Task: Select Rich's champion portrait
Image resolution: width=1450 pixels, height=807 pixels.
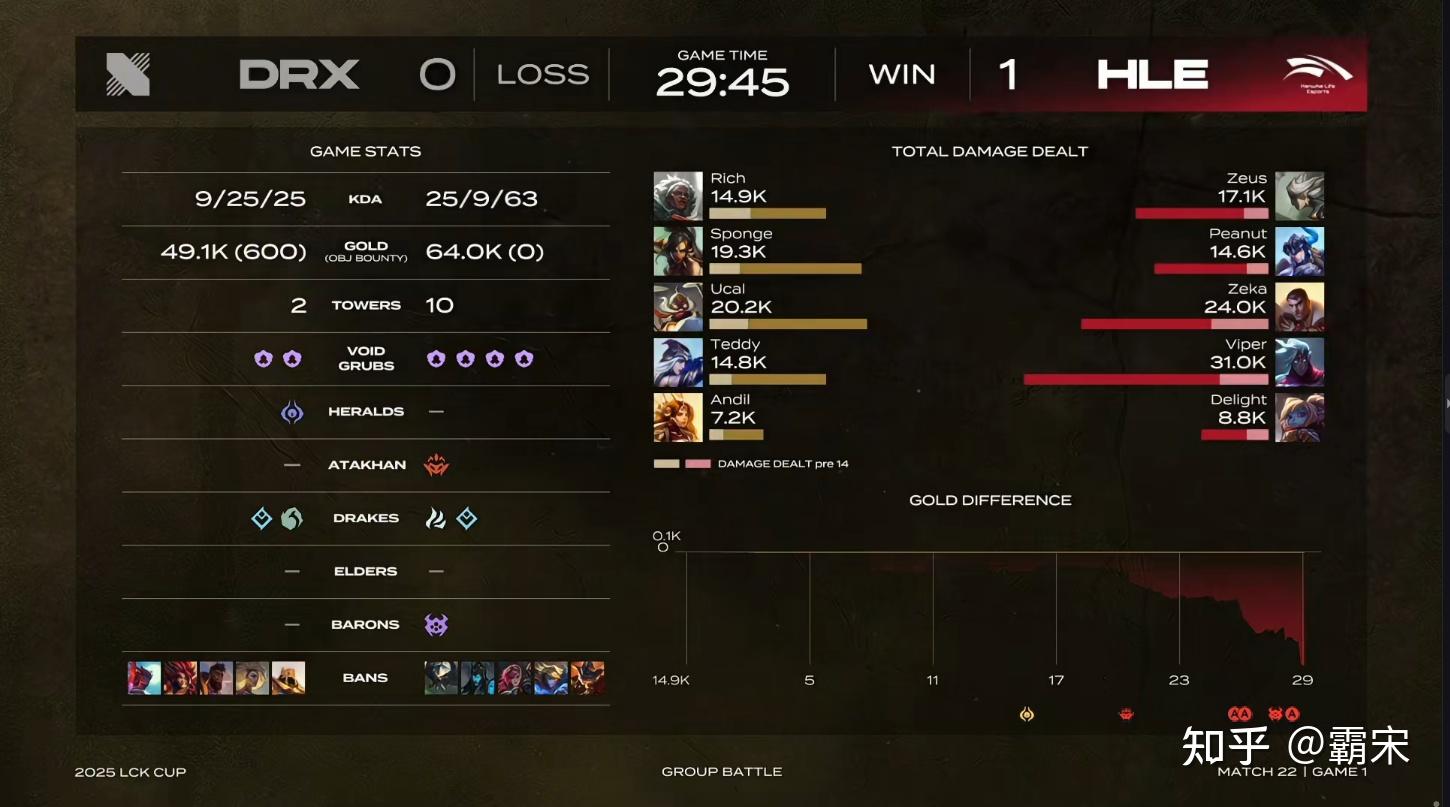Action: click(x=678, y=196)
